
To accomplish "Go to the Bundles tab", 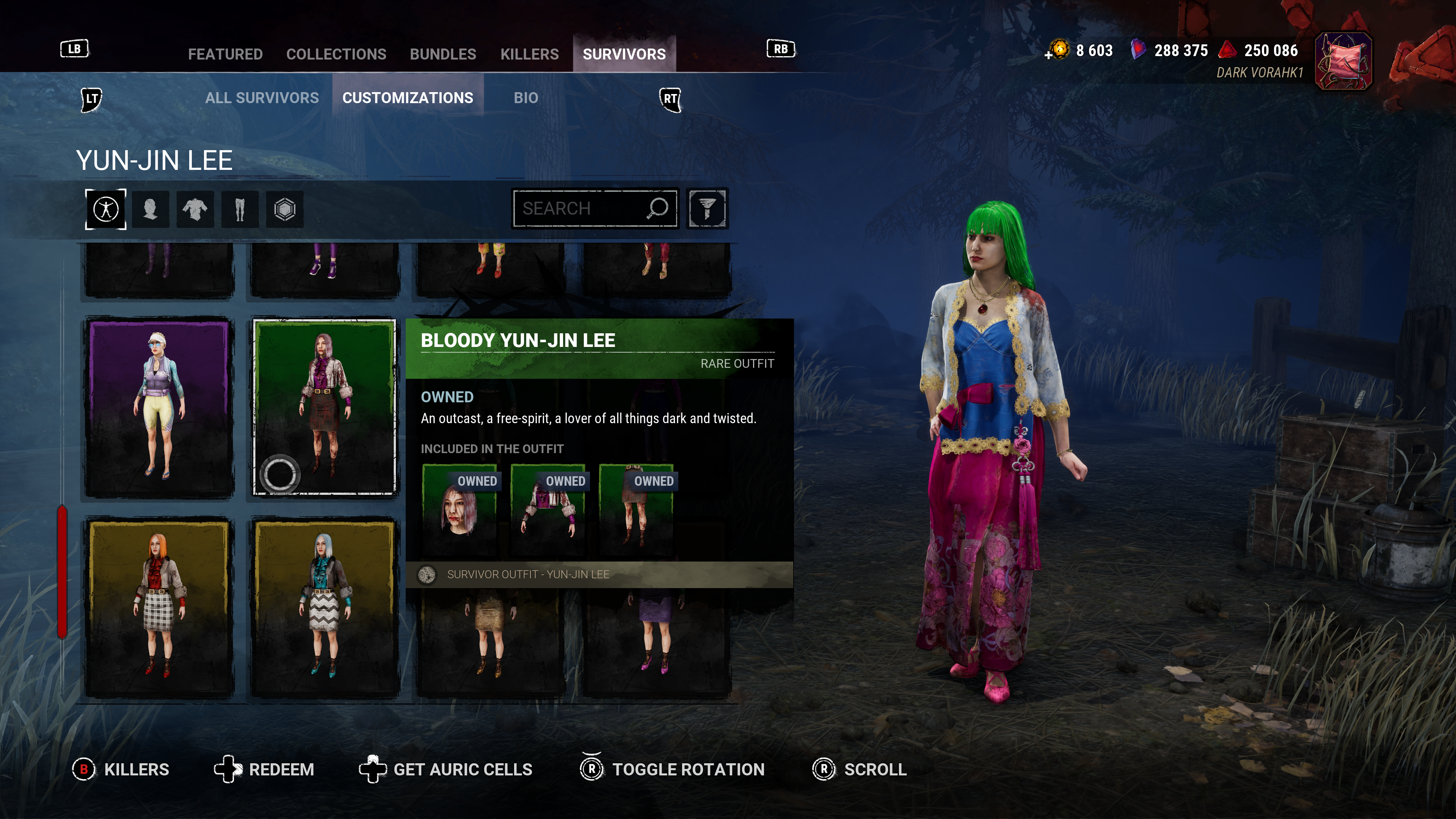I will pos(442,54).
